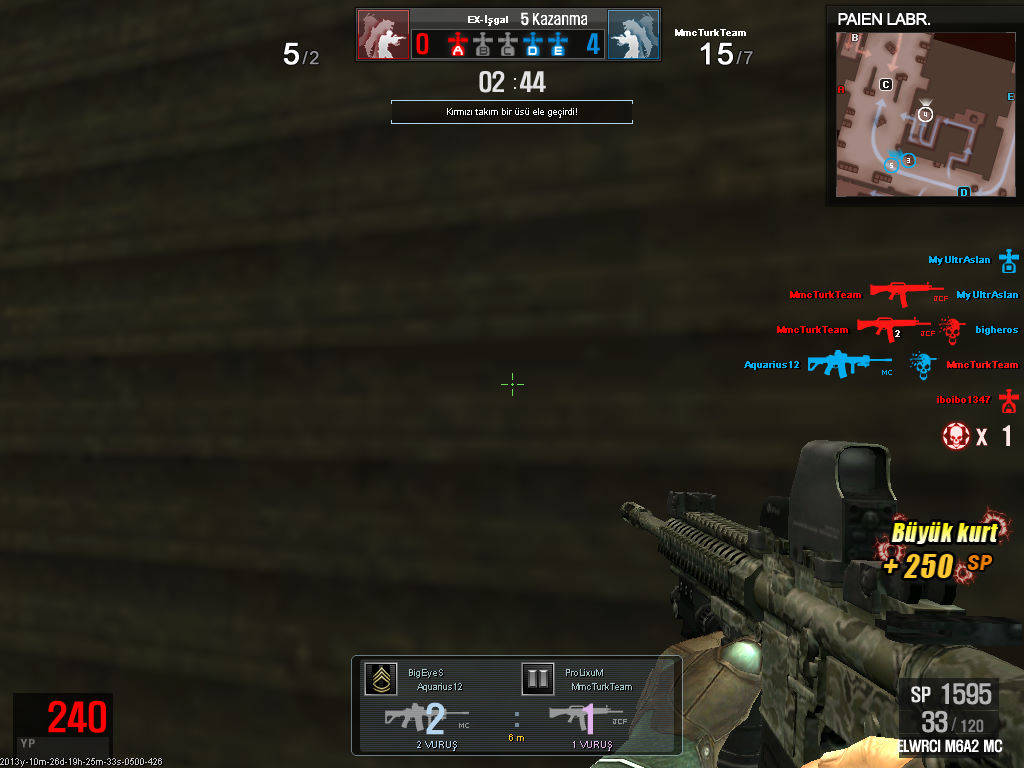
Task: Select base C icon on the scoreboard
Action: 508,44
